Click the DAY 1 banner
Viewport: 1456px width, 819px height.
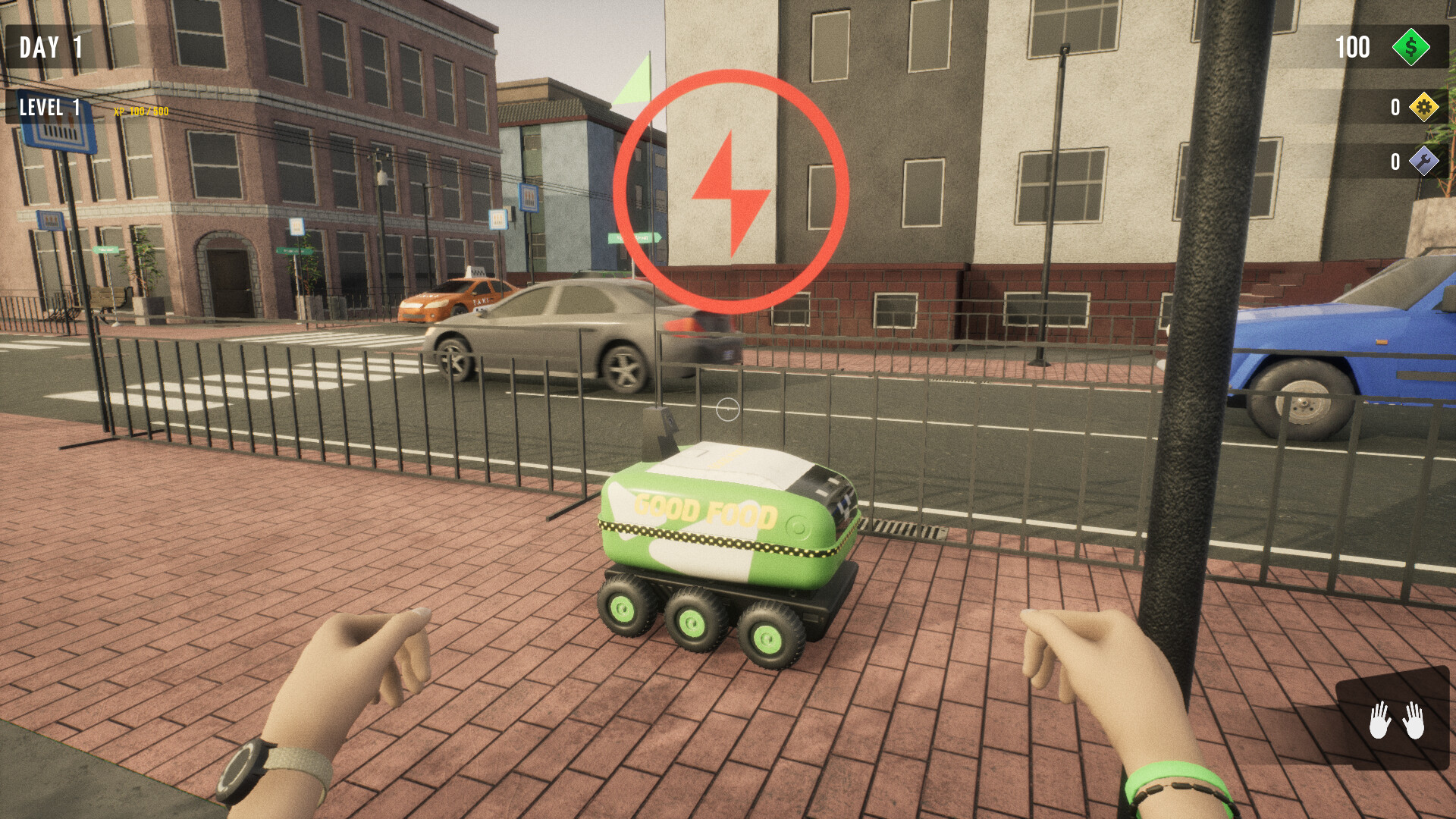point(52,47)
